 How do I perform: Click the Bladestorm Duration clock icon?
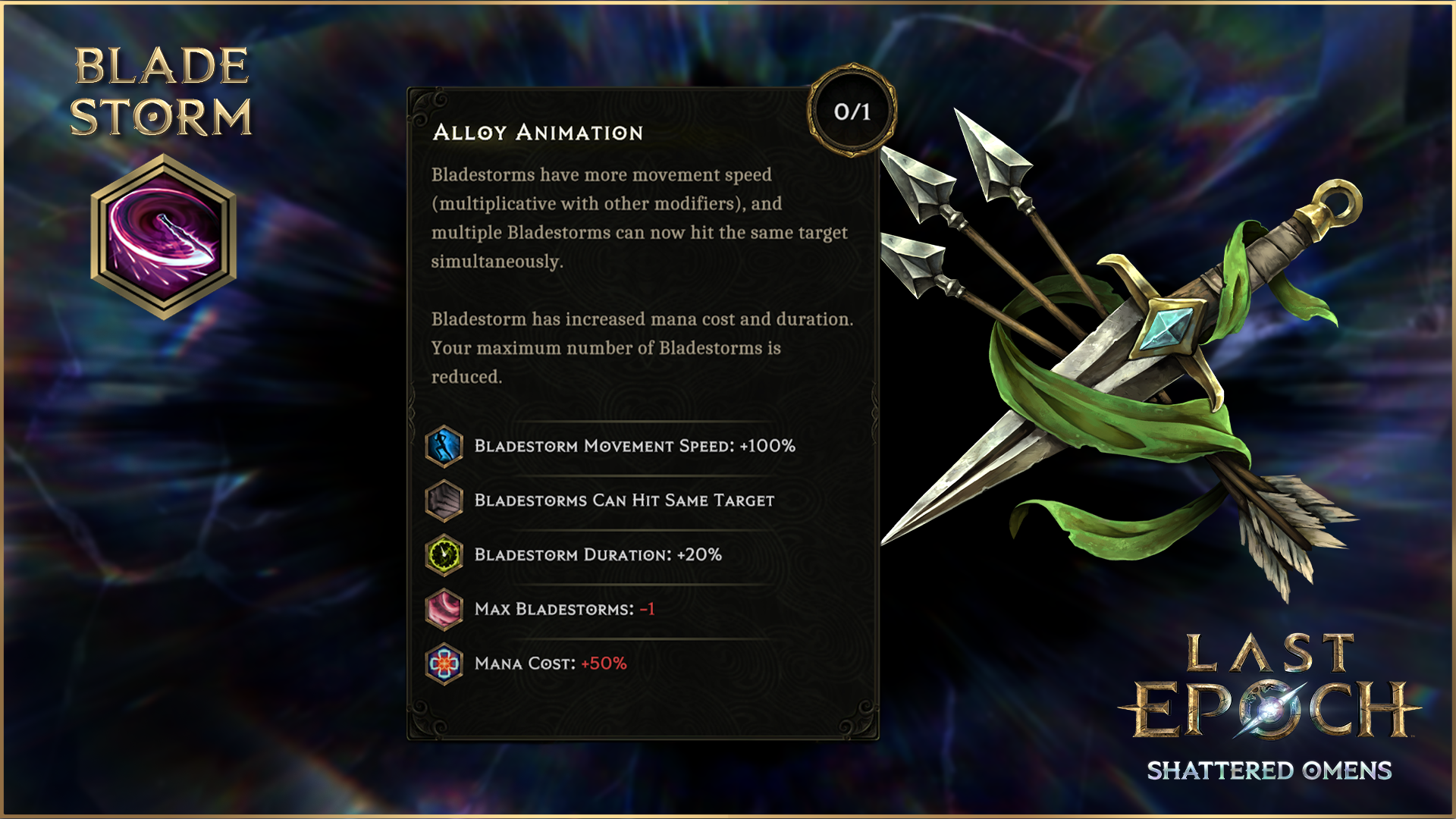click(x=444, y=555)
